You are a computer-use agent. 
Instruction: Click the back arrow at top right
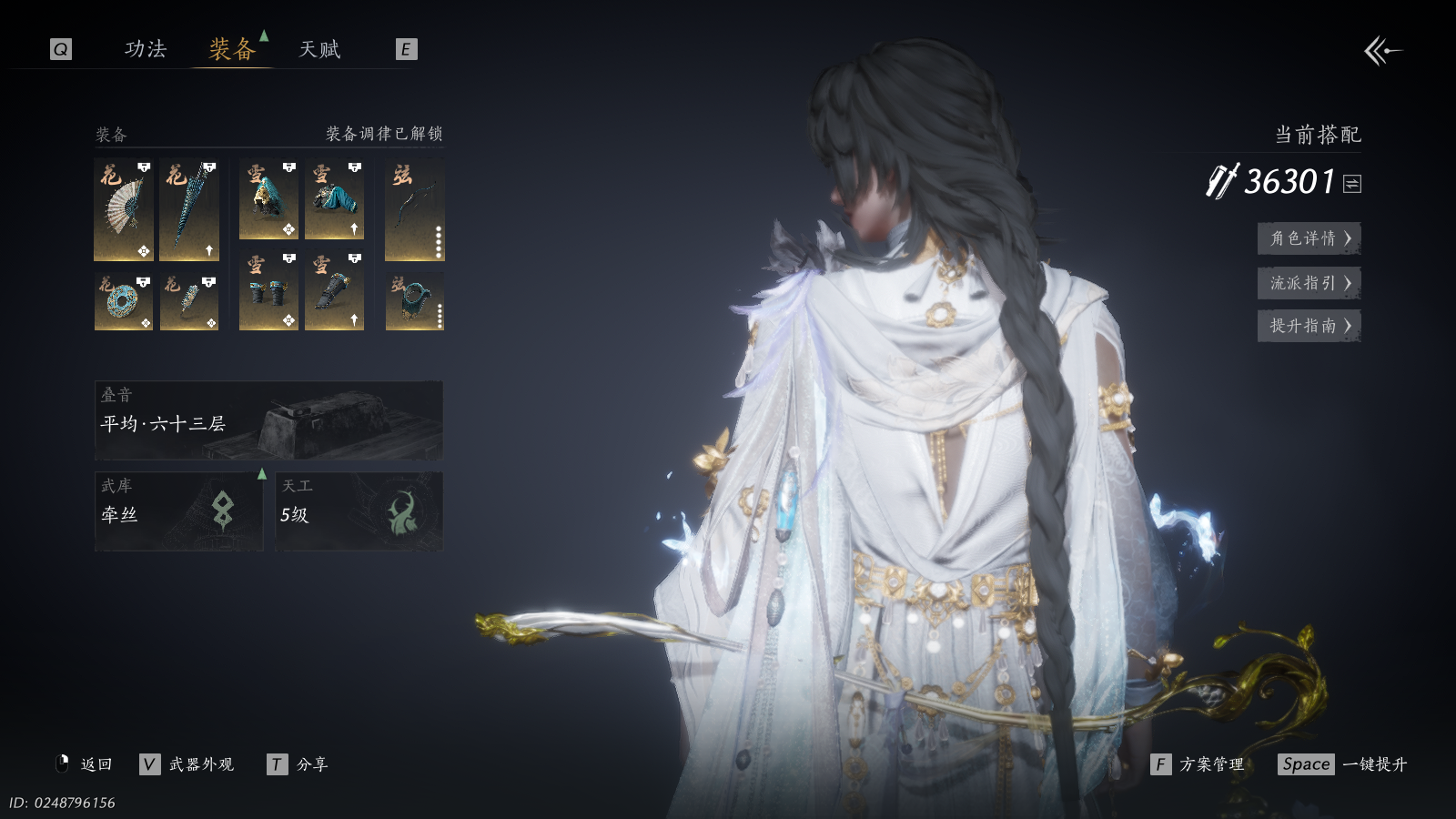pyautogui.click(x=1381, y=51)
